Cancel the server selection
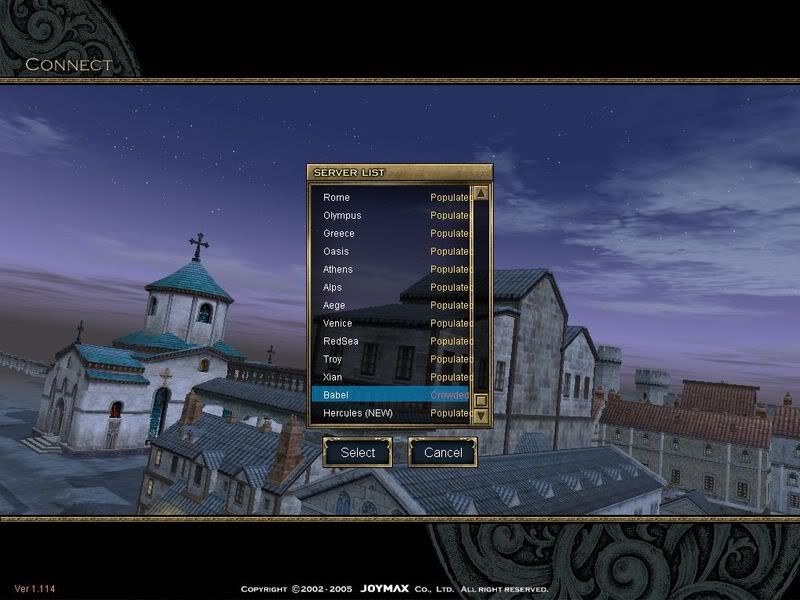 click(443, 452)
